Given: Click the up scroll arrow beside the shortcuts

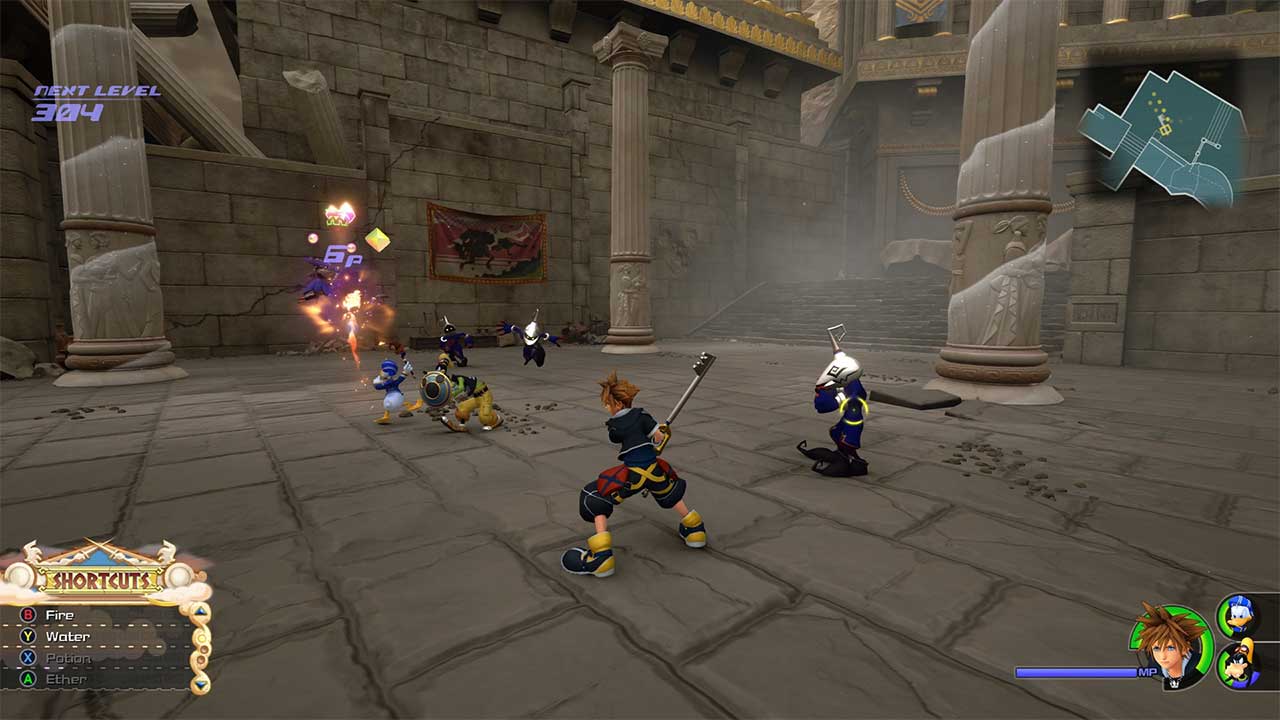Looking at the screenshot, I should click(199, 612).
